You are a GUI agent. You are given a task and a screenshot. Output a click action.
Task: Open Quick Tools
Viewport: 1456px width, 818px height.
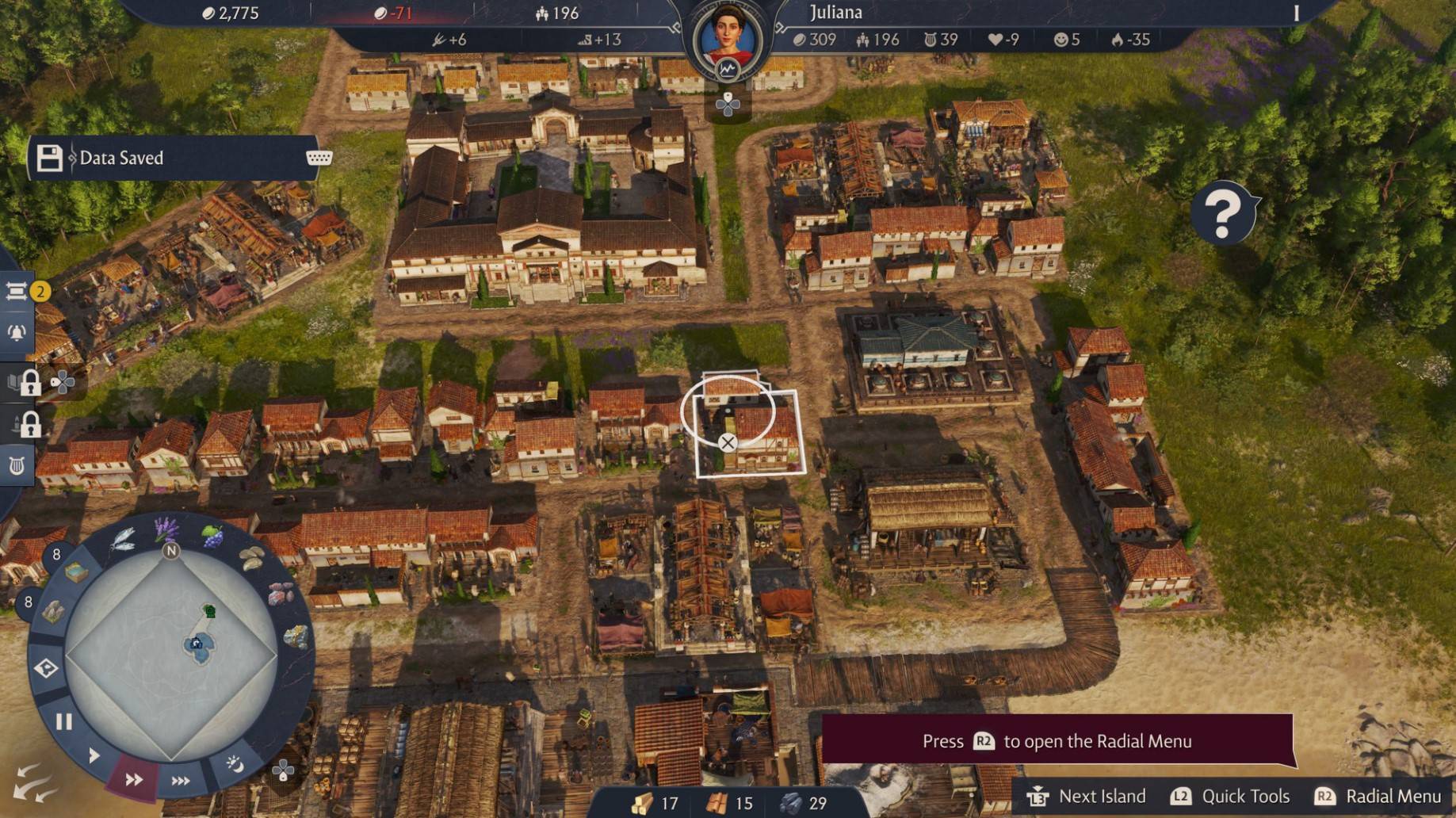pyautogui.click(x=1230, y=796)
